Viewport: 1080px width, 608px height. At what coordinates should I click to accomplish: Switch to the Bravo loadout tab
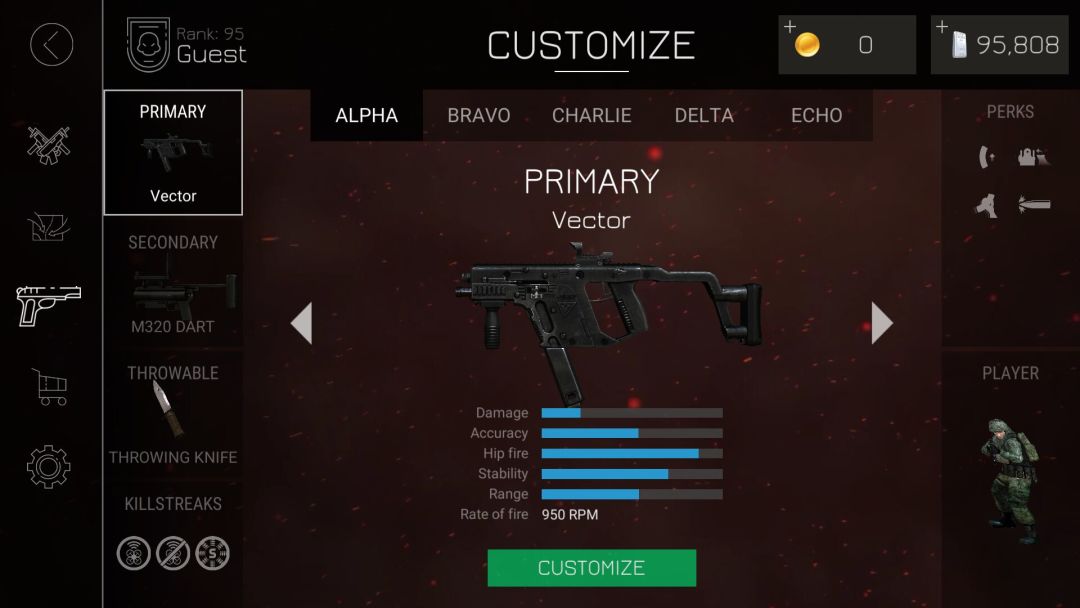click(479, 115)
